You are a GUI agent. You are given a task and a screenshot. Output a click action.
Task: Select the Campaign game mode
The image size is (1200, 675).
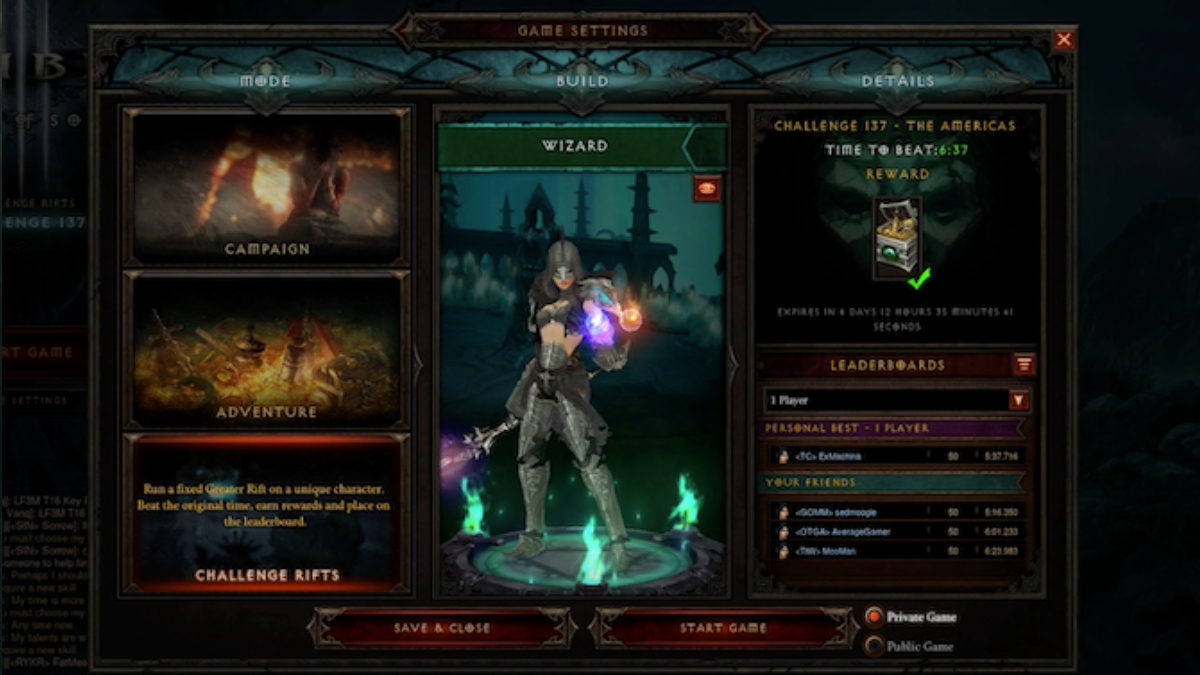point(266,187)
